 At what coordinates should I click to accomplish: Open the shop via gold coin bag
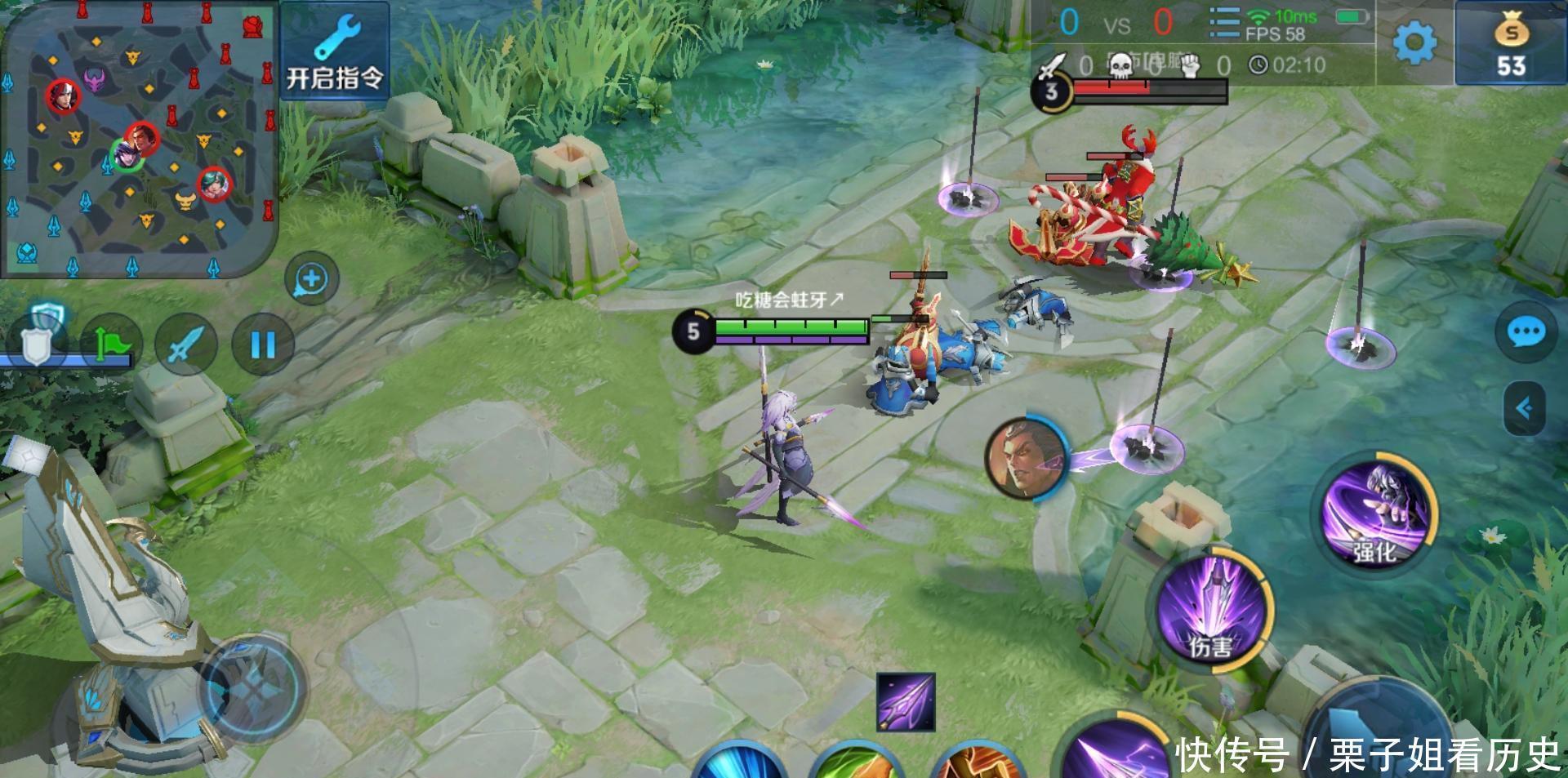(1510, 45)
